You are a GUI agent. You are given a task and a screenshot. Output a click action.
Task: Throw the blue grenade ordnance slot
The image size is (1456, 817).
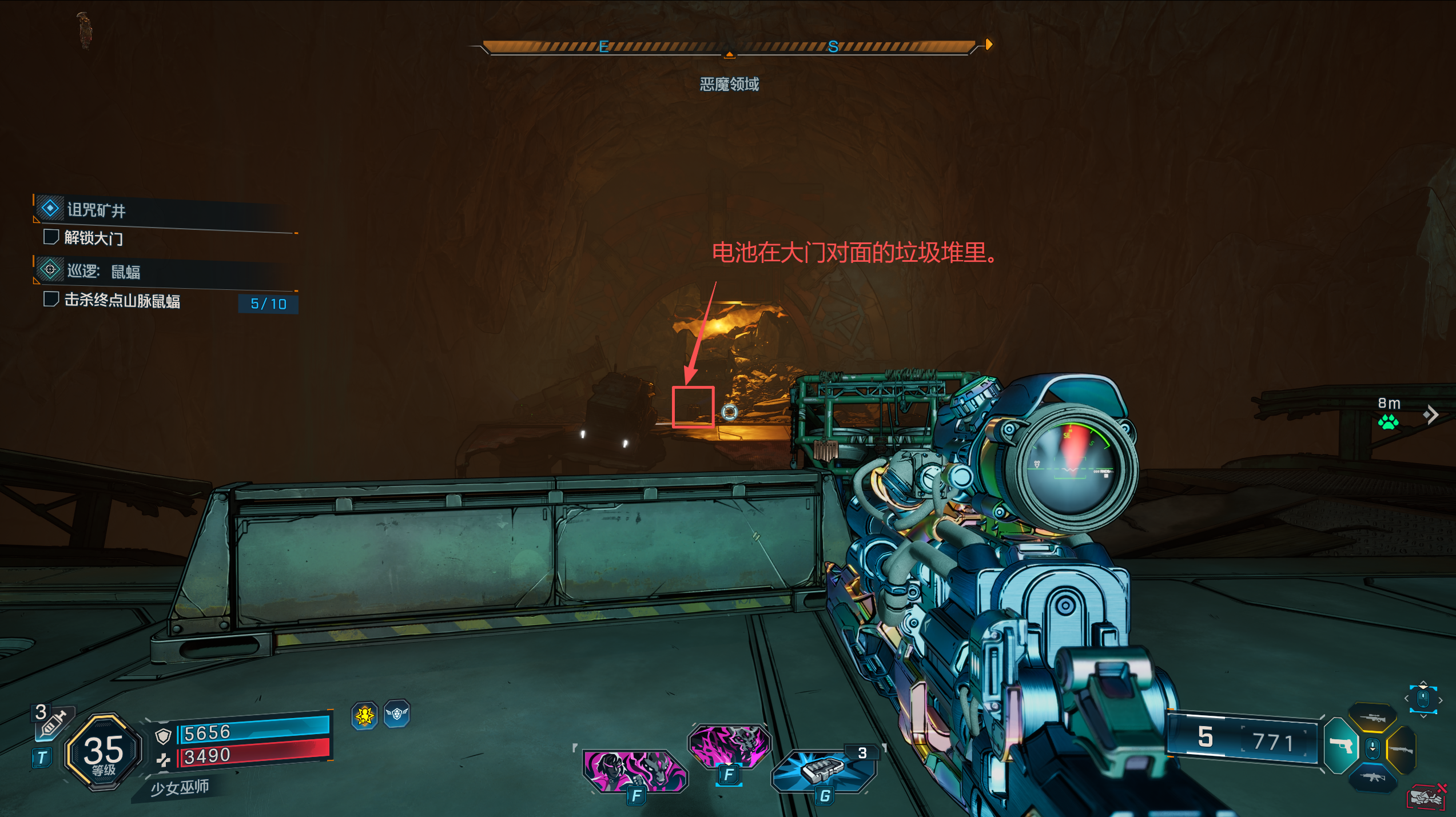(x=822, y=770)
